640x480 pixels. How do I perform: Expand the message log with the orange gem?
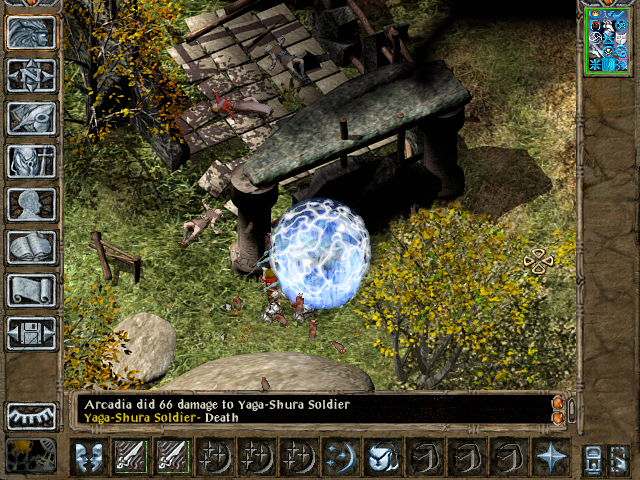[558, 404]
